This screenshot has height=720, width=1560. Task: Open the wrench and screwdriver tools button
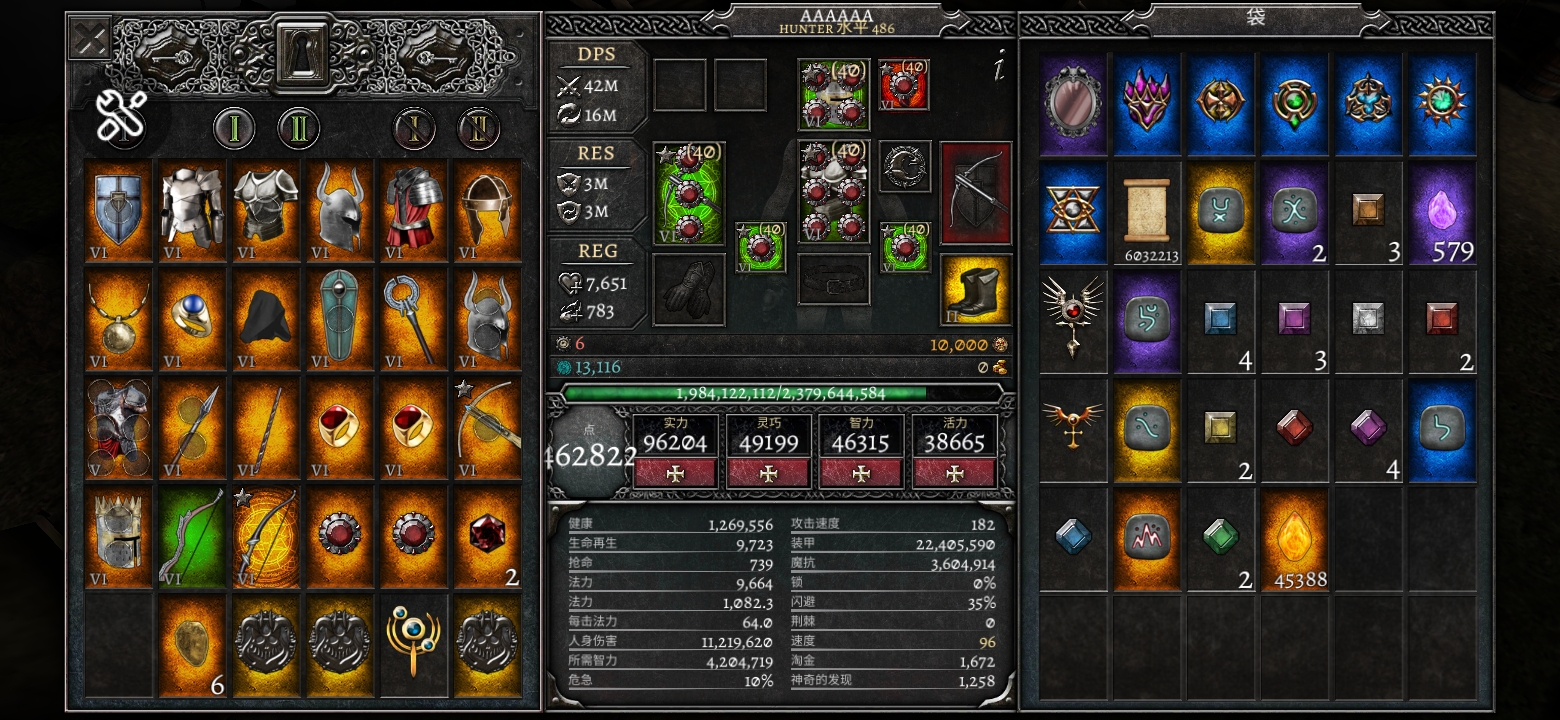click(123, 115)
